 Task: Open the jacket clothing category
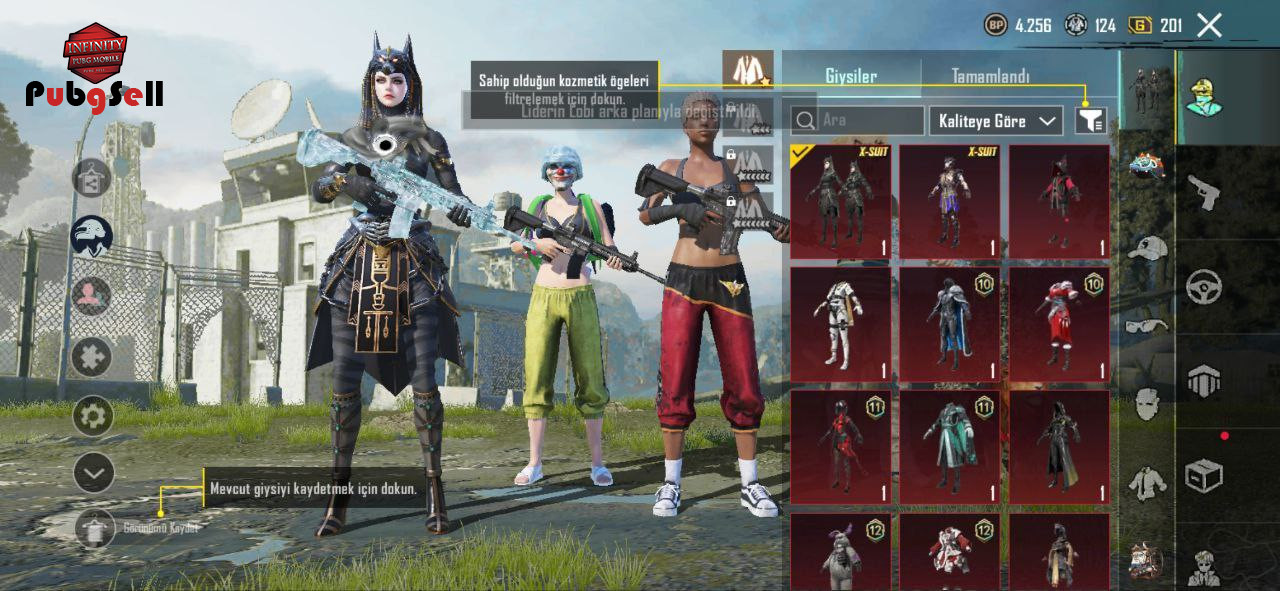click(x=1147, y=484)
